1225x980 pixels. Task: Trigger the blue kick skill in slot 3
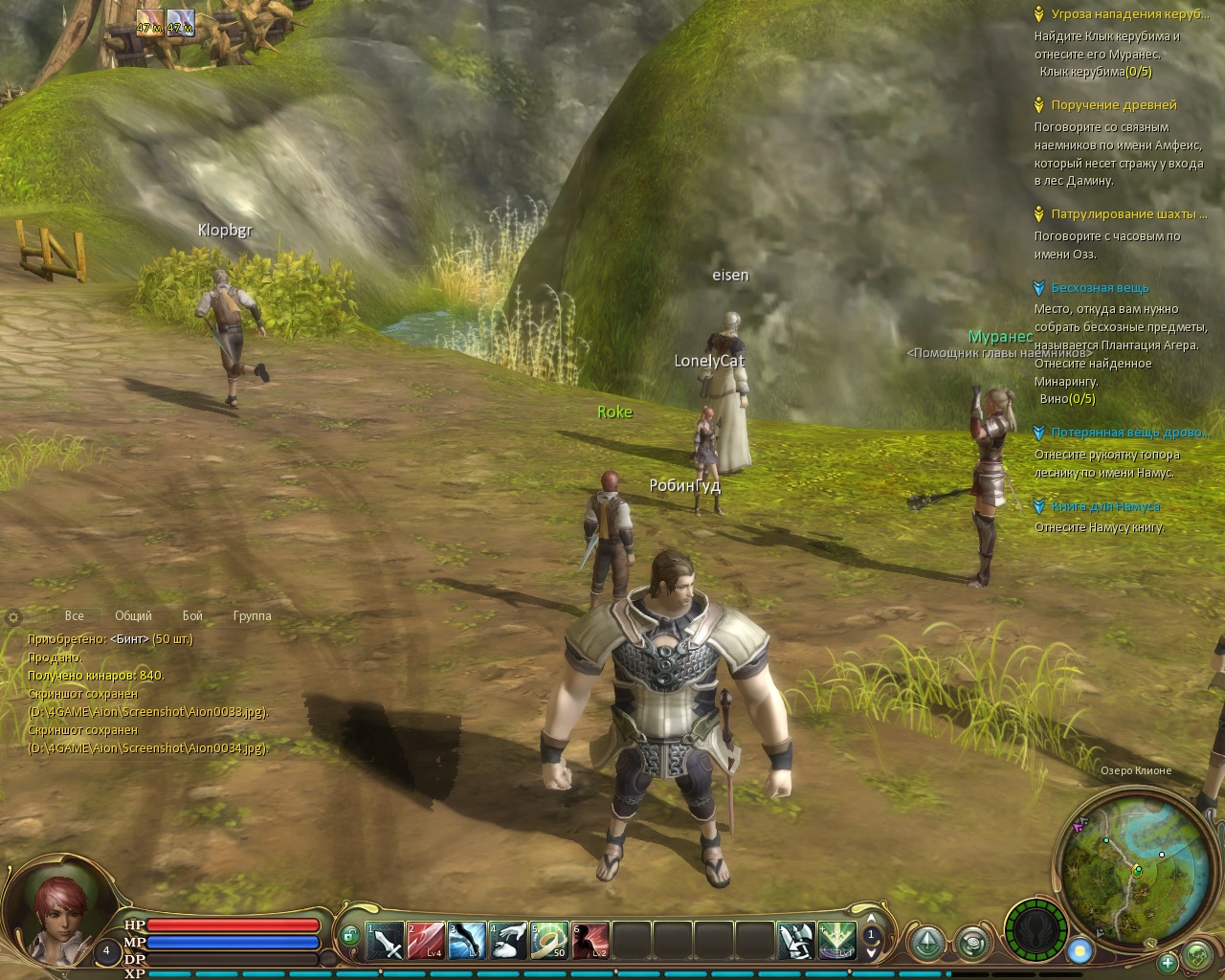pos(466,941)
